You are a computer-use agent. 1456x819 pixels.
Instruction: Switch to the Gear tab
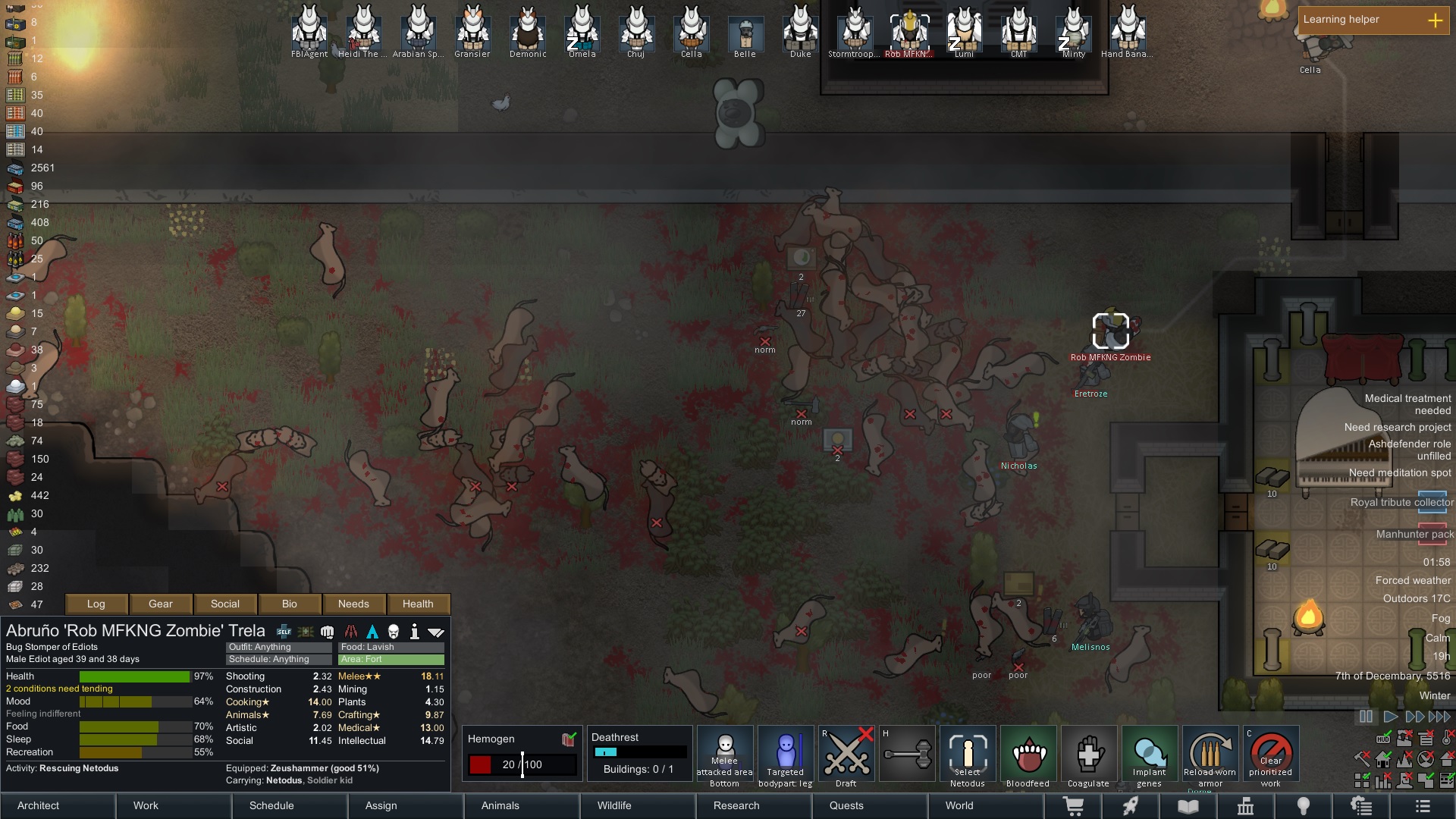(161, 604)
